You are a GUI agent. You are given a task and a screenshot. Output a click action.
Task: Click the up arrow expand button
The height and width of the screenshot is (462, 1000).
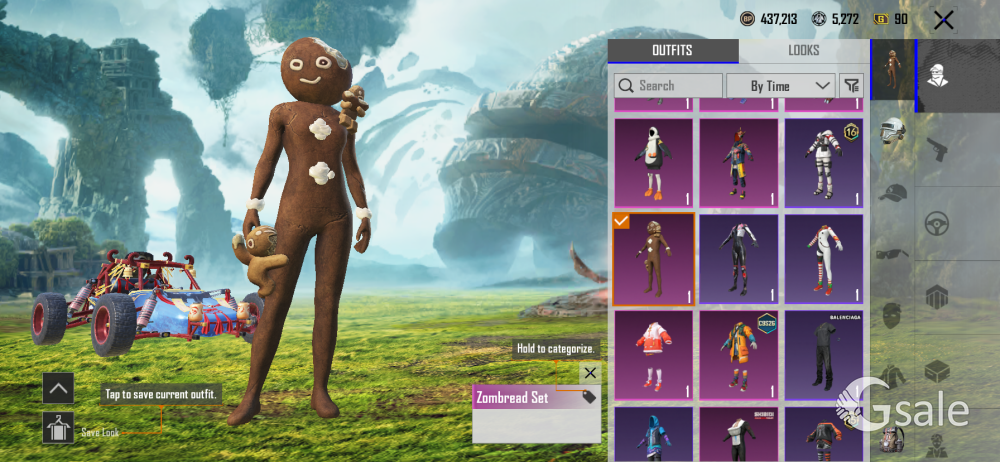point(58,388)
